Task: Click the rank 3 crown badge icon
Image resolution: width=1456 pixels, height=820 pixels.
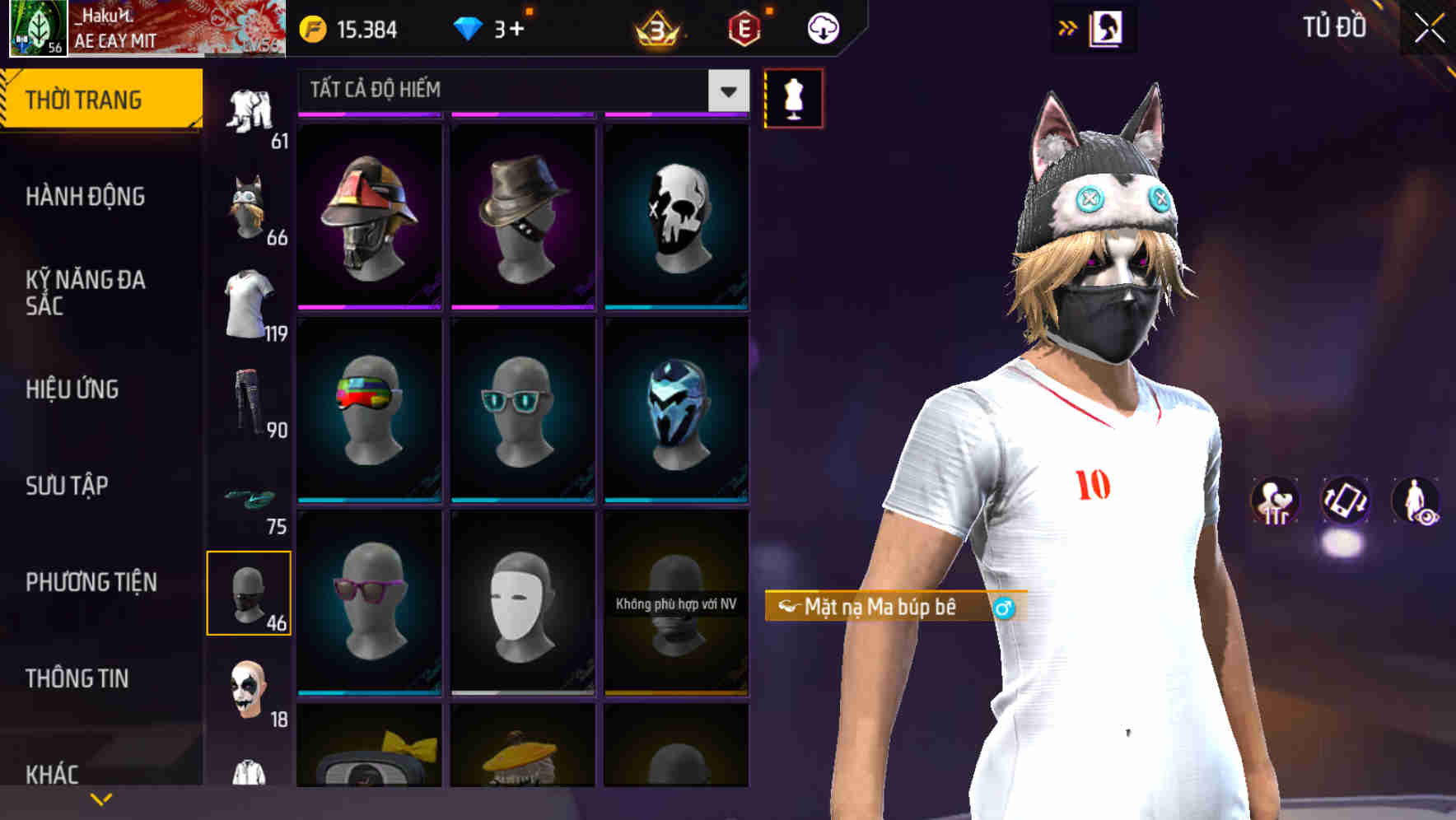Action: coord(655,30)
